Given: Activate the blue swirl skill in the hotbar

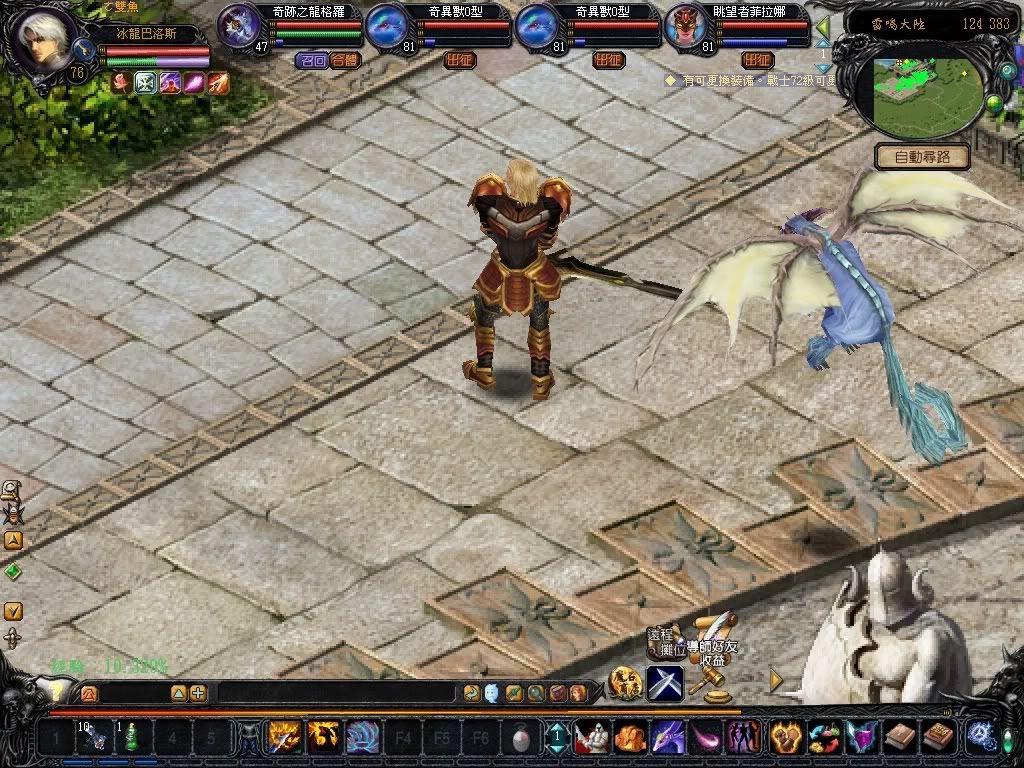Looking at the screenshot, I should [x=362, y=738].
